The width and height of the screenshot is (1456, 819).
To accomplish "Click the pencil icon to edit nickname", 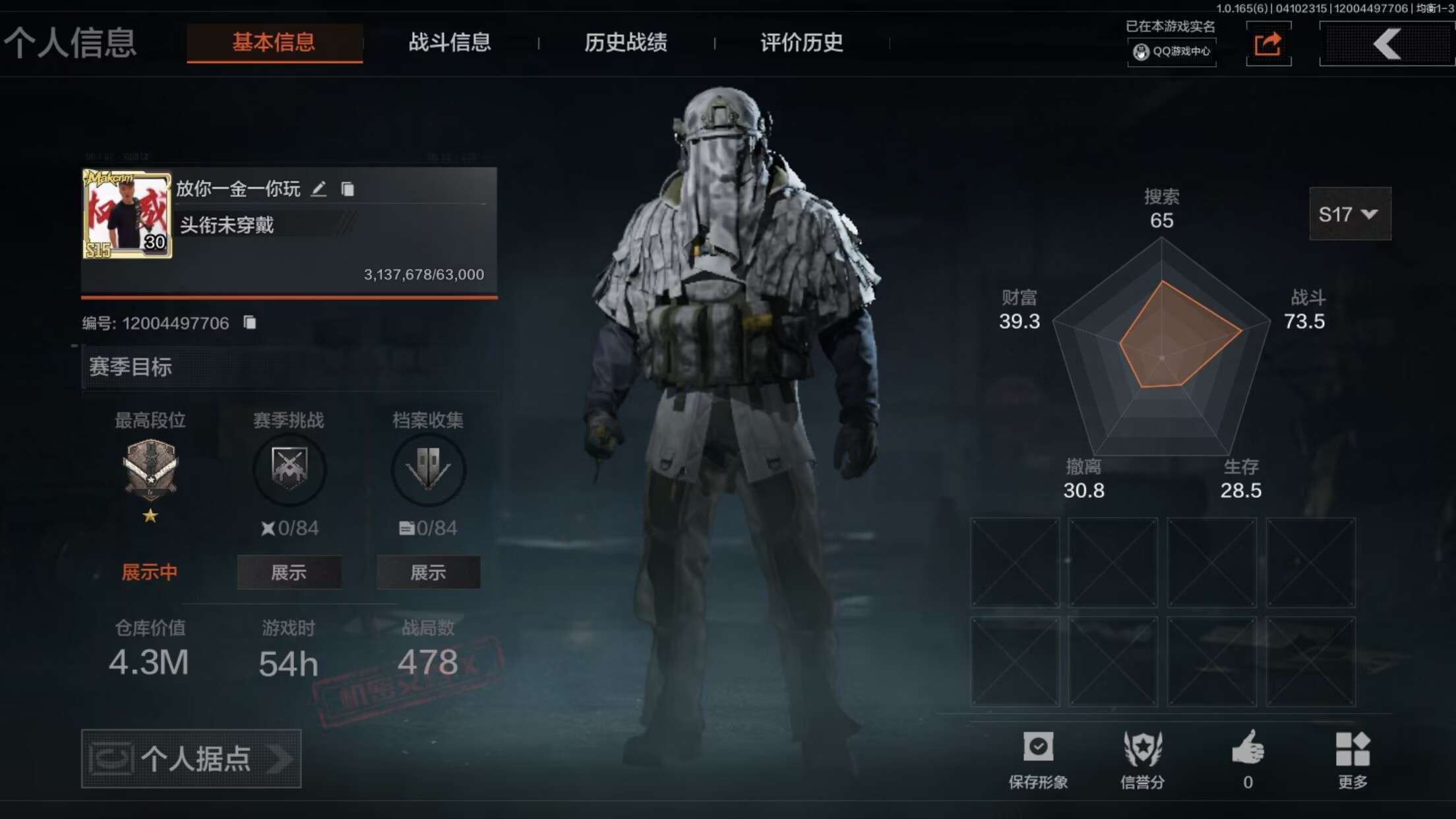I will point(320,189).
